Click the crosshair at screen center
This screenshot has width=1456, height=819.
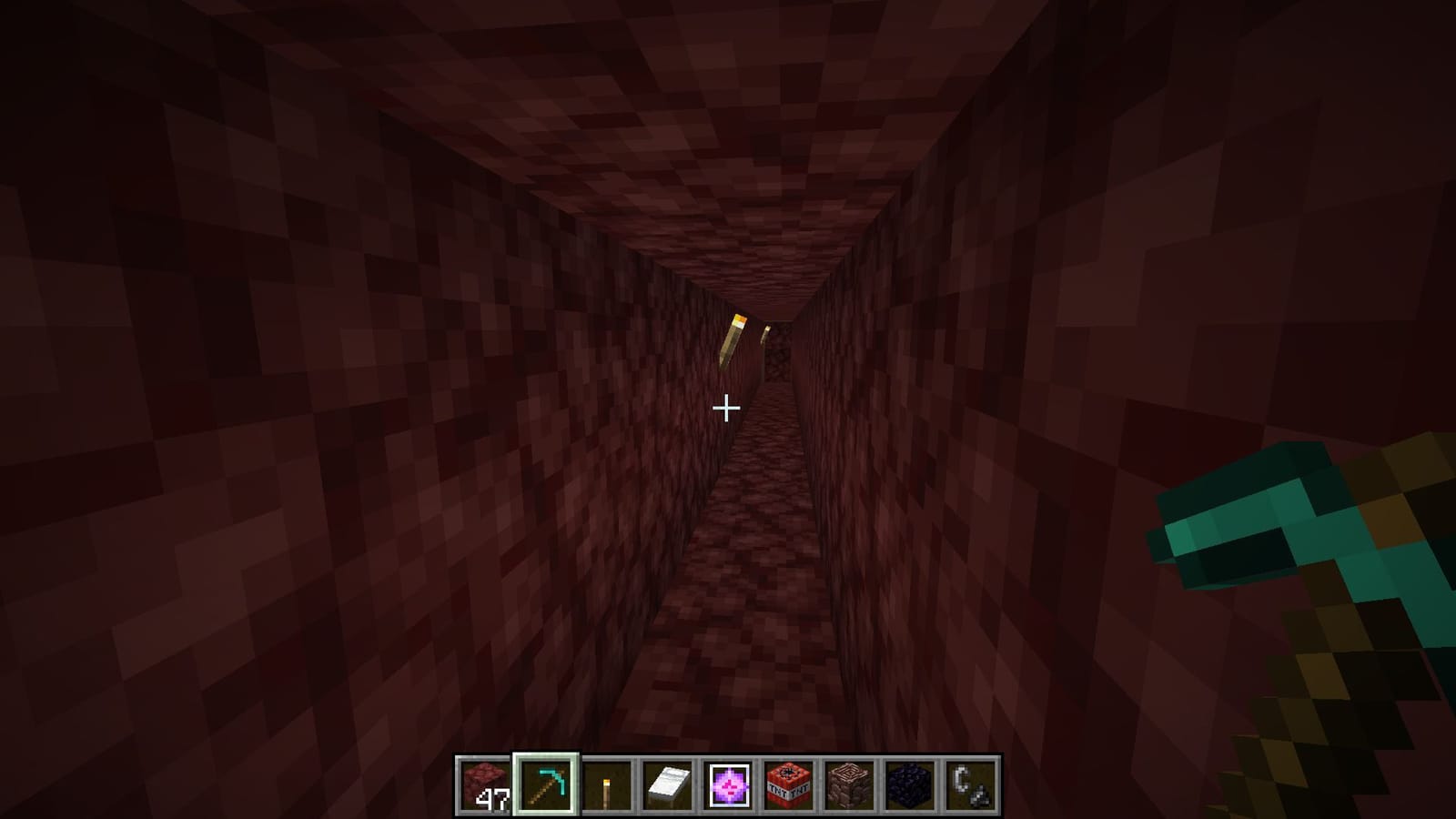pyautogui.click(x=727, y=409)
